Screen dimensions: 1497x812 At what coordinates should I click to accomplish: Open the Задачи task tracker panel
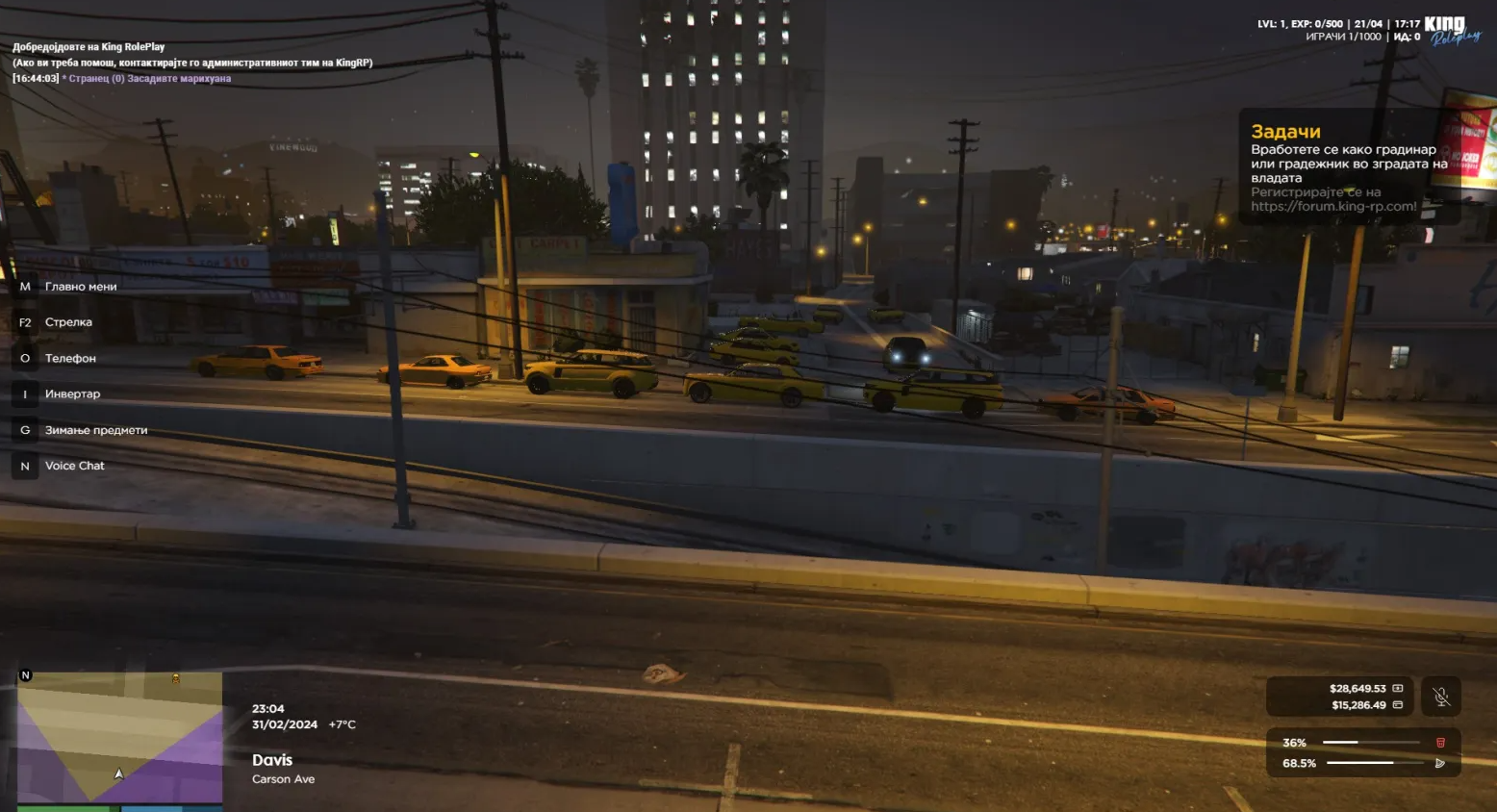click(x=1285, y=132)
